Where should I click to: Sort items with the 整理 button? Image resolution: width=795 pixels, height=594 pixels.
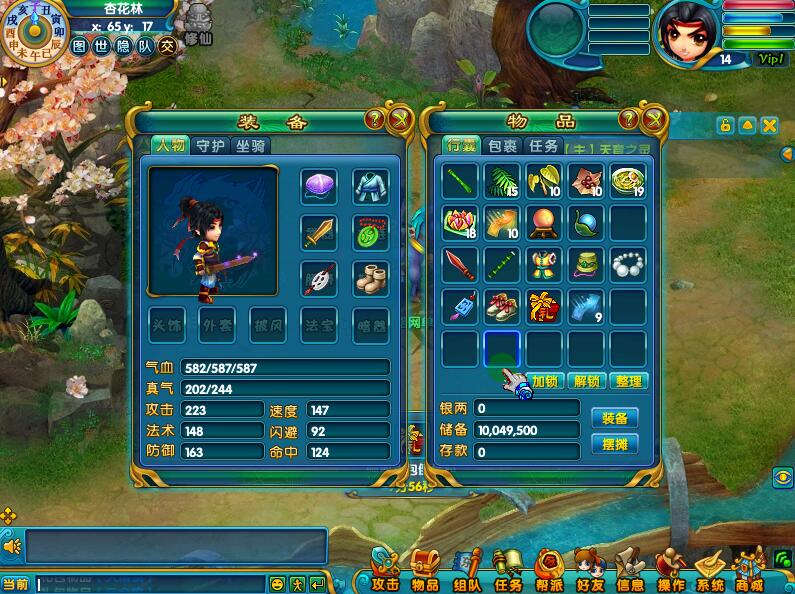pos(629,381)
